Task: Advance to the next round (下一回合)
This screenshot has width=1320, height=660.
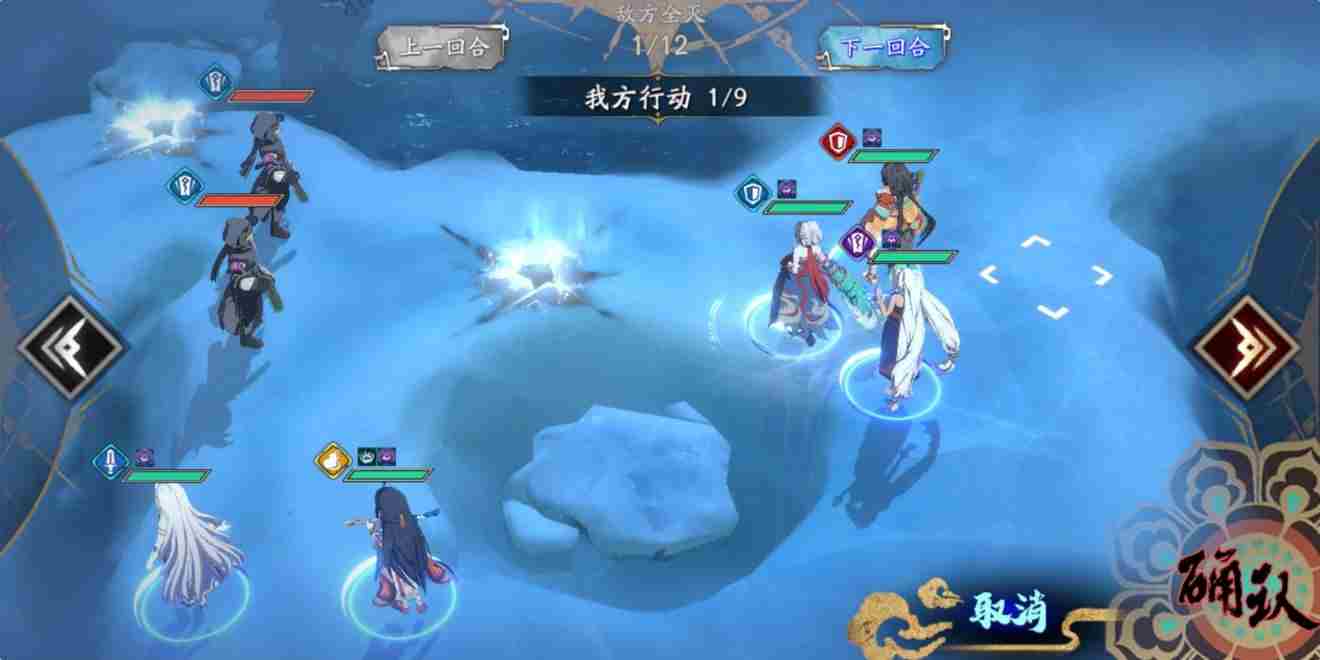Action: point(884,47)
